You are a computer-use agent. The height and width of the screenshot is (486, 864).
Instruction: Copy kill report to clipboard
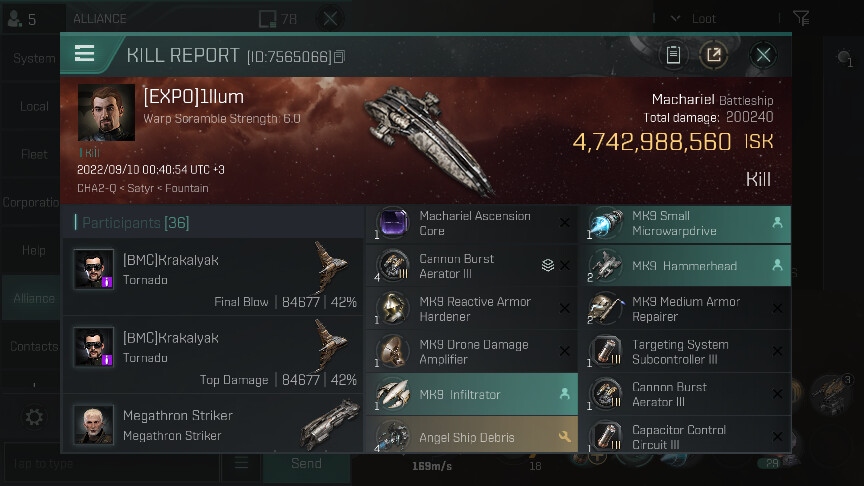[673, 55]
